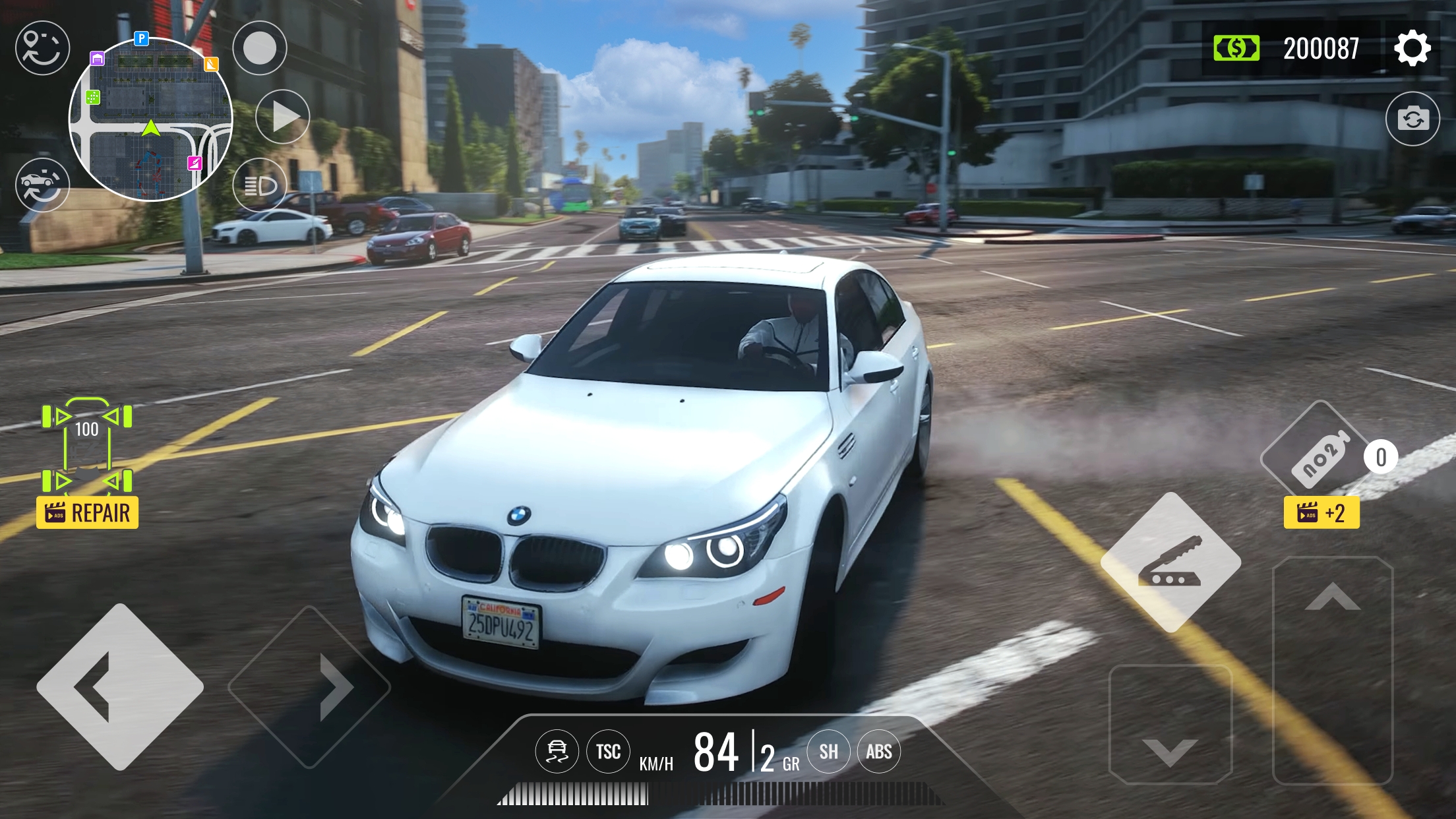This screenshot has width=1456, height=819.
Task: Tap the play triangle button
Action: tap(283, 117)
